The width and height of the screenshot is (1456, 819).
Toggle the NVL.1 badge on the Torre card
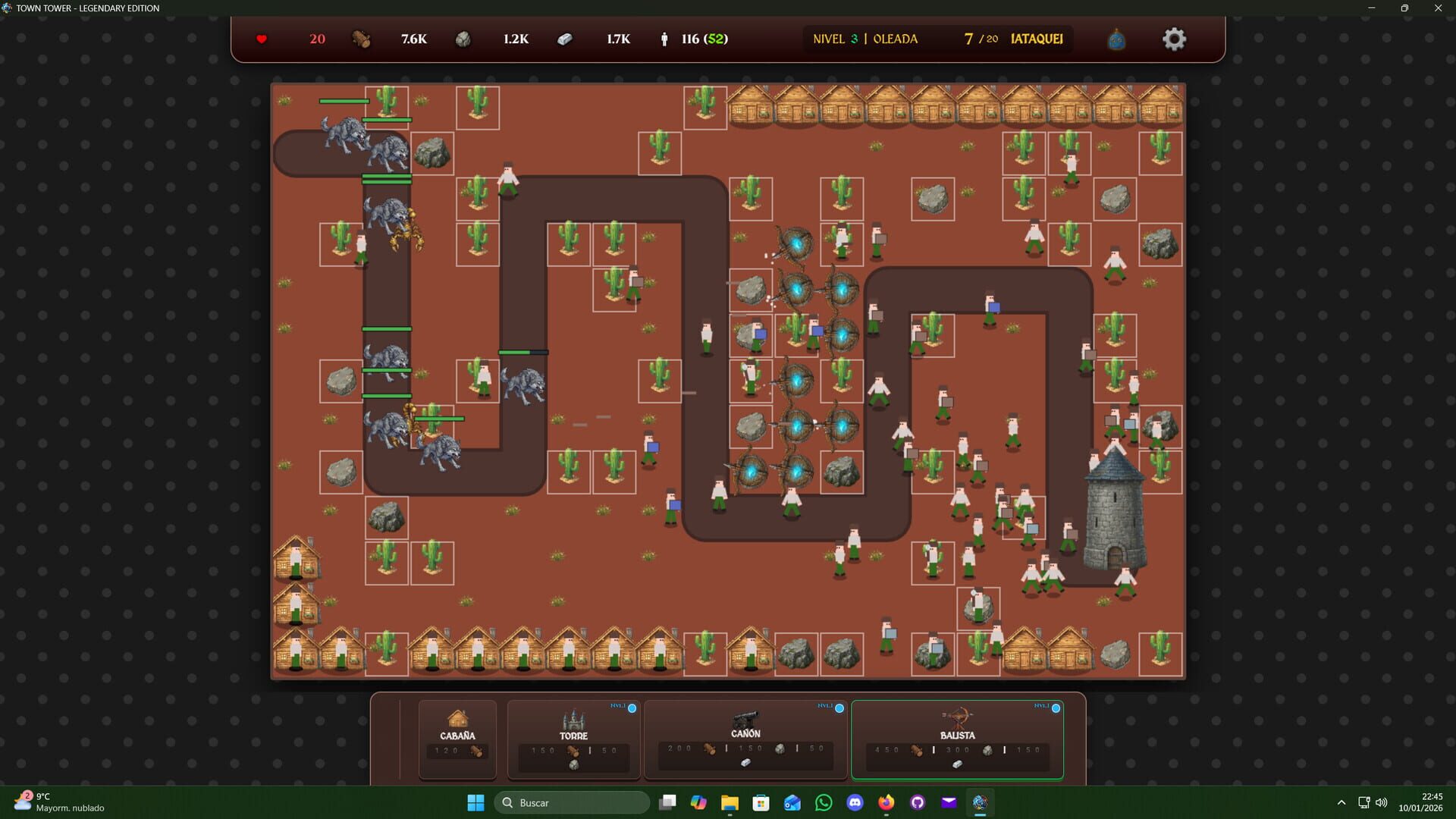point(631,707)
